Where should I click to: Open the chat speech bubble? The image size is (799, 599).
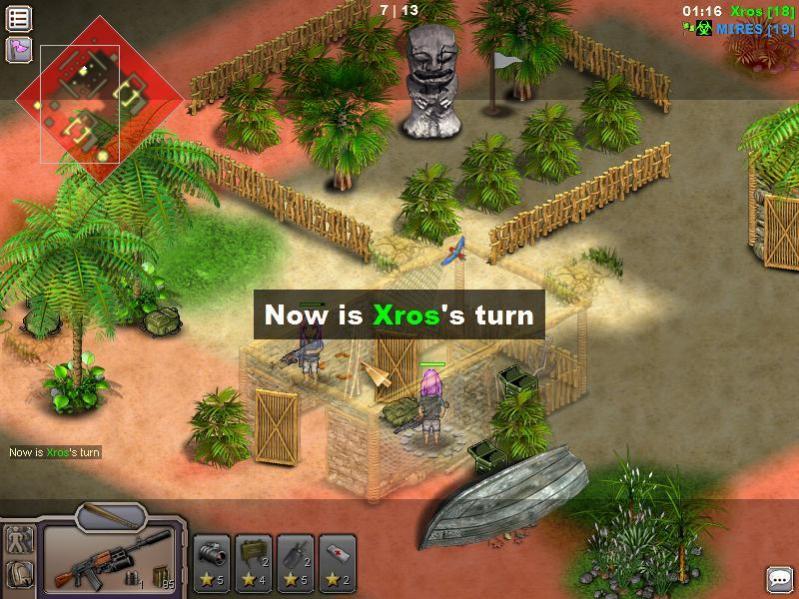pyautogui.click(x=779, y=579)
